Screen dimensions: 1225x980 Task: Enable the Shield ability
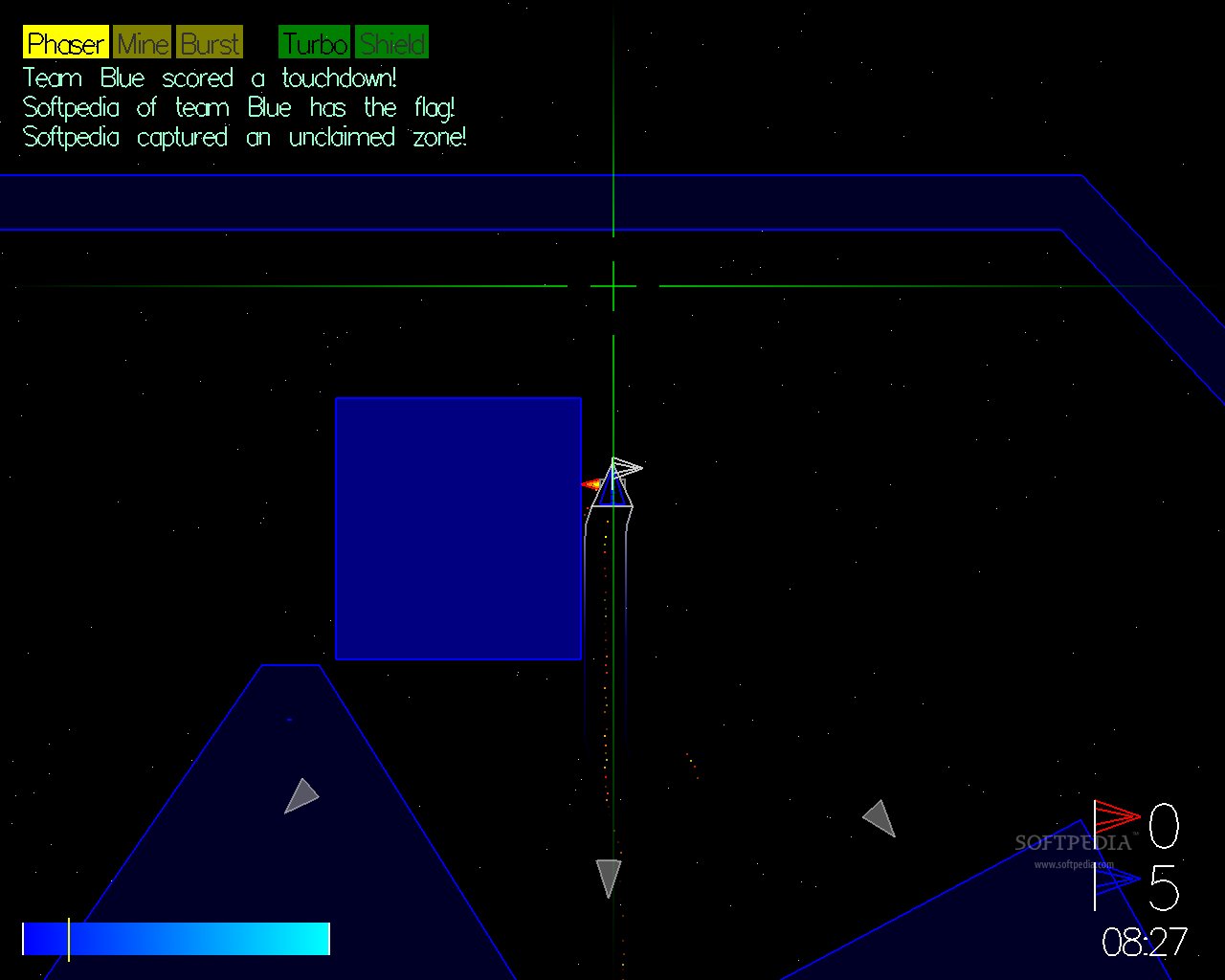392,43
